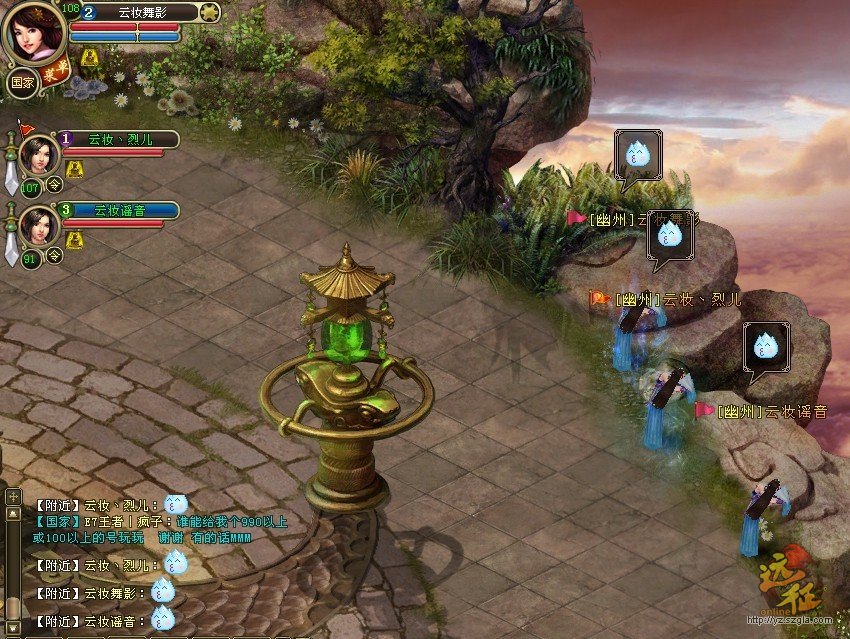This screenshot has width=850, height=639.
Task: Click the chat scroll-up arrow button
Action: pos(13,514)
